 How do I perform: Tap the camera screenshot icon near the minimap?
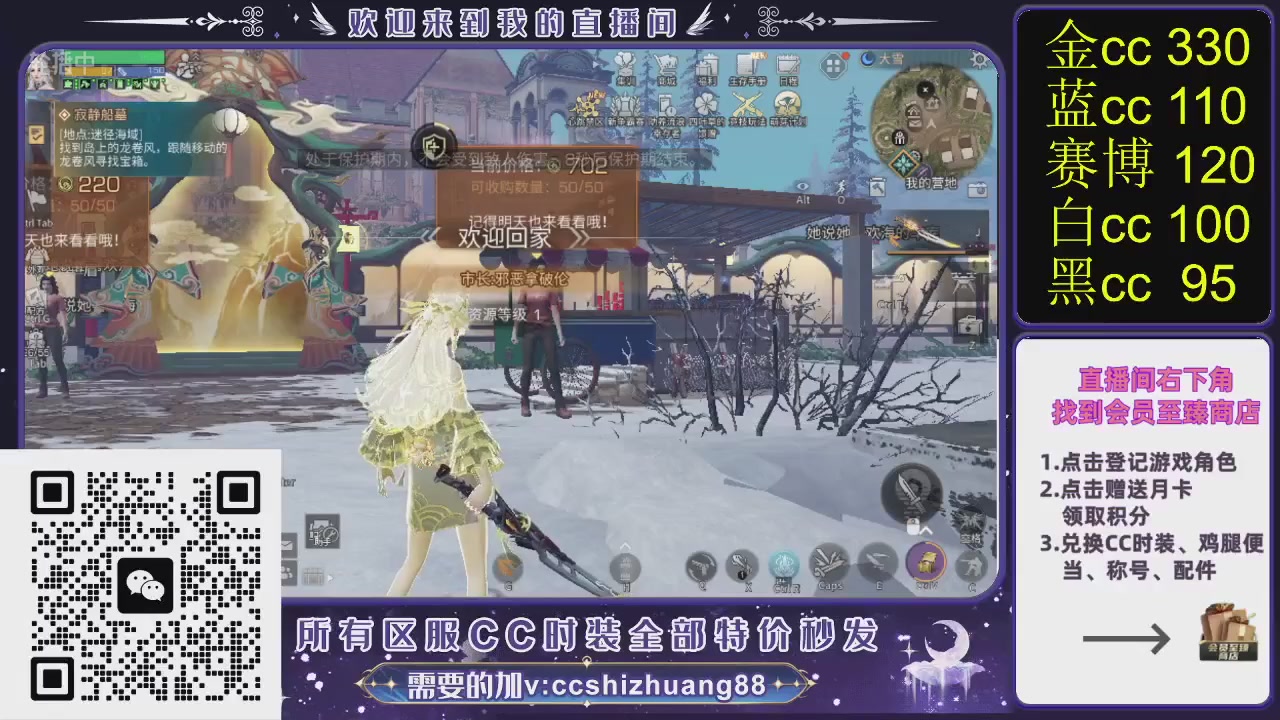[977, 189]
